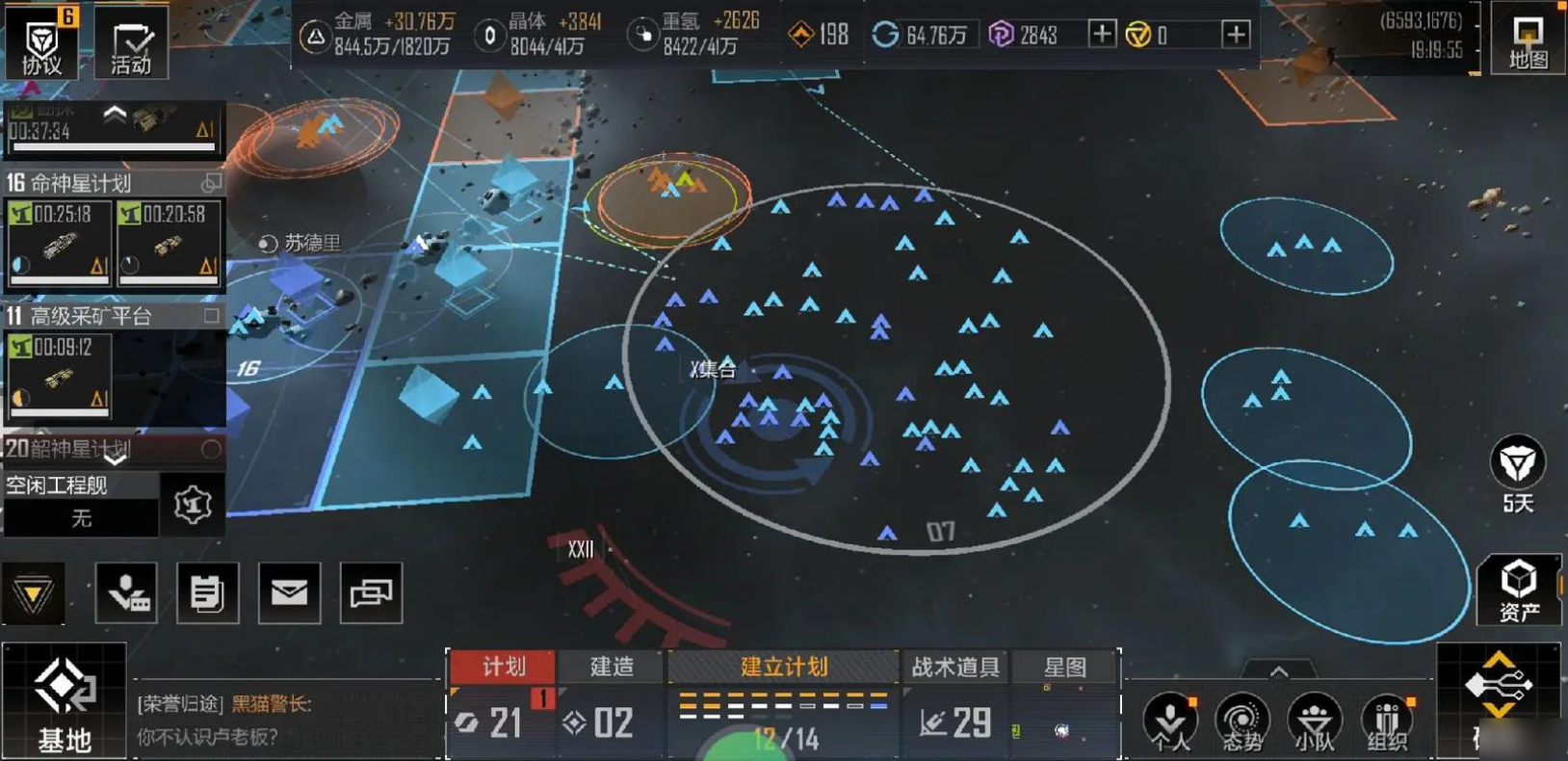
Task: Open the 活动 events panel
Action: pos(131,43)
